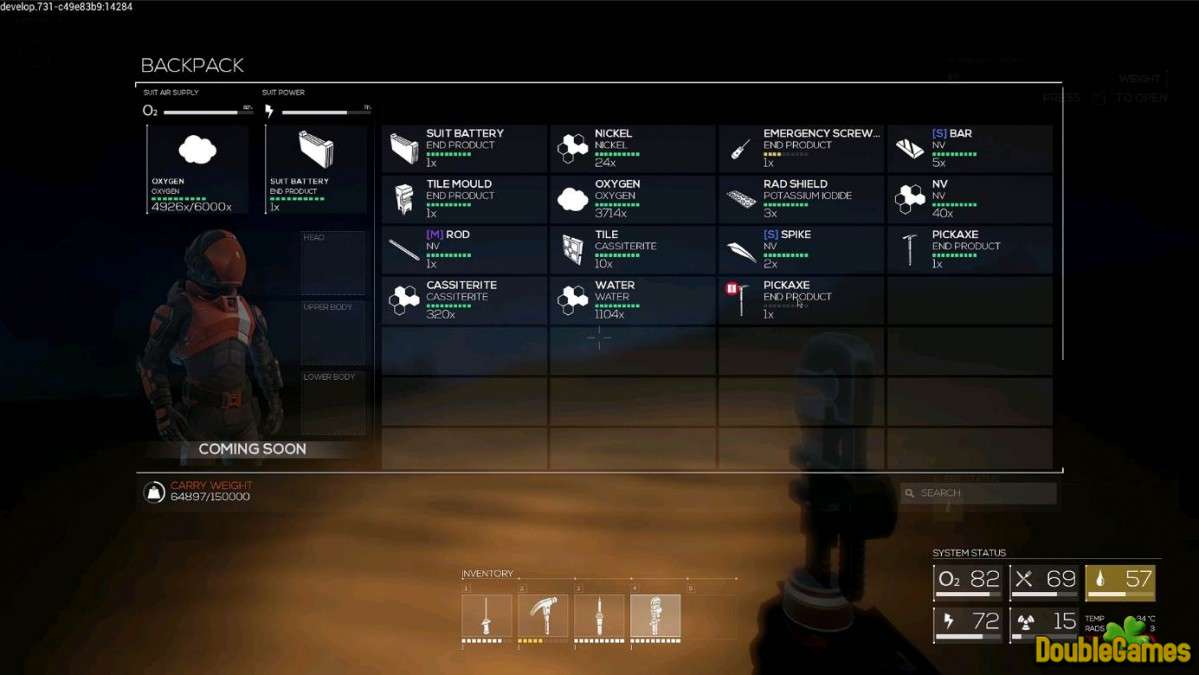This screenshot has height=675, width=1199.
Task: Select the pickaxe in hotbar slot 2
Action: tap(543, 616)
